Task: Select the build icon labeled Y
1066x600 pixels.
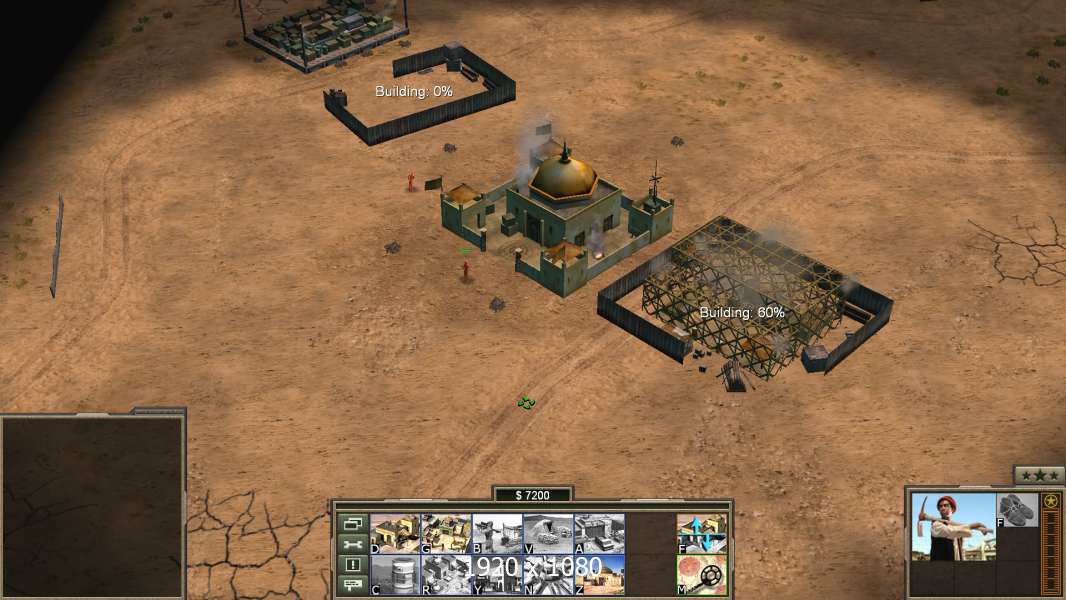Action: pos(497,575)
